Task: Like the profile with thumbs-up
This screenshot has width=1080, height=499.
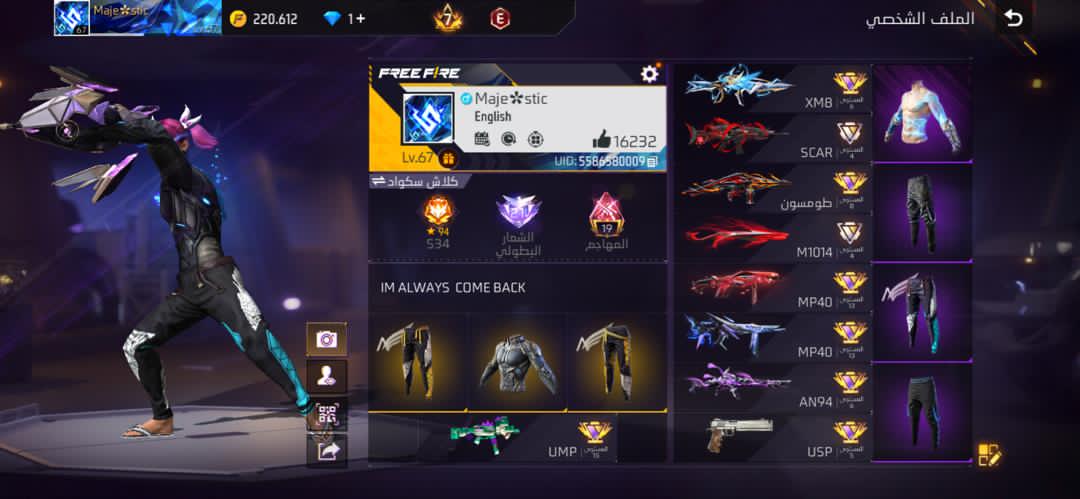Action: click(x=601, y=141)
